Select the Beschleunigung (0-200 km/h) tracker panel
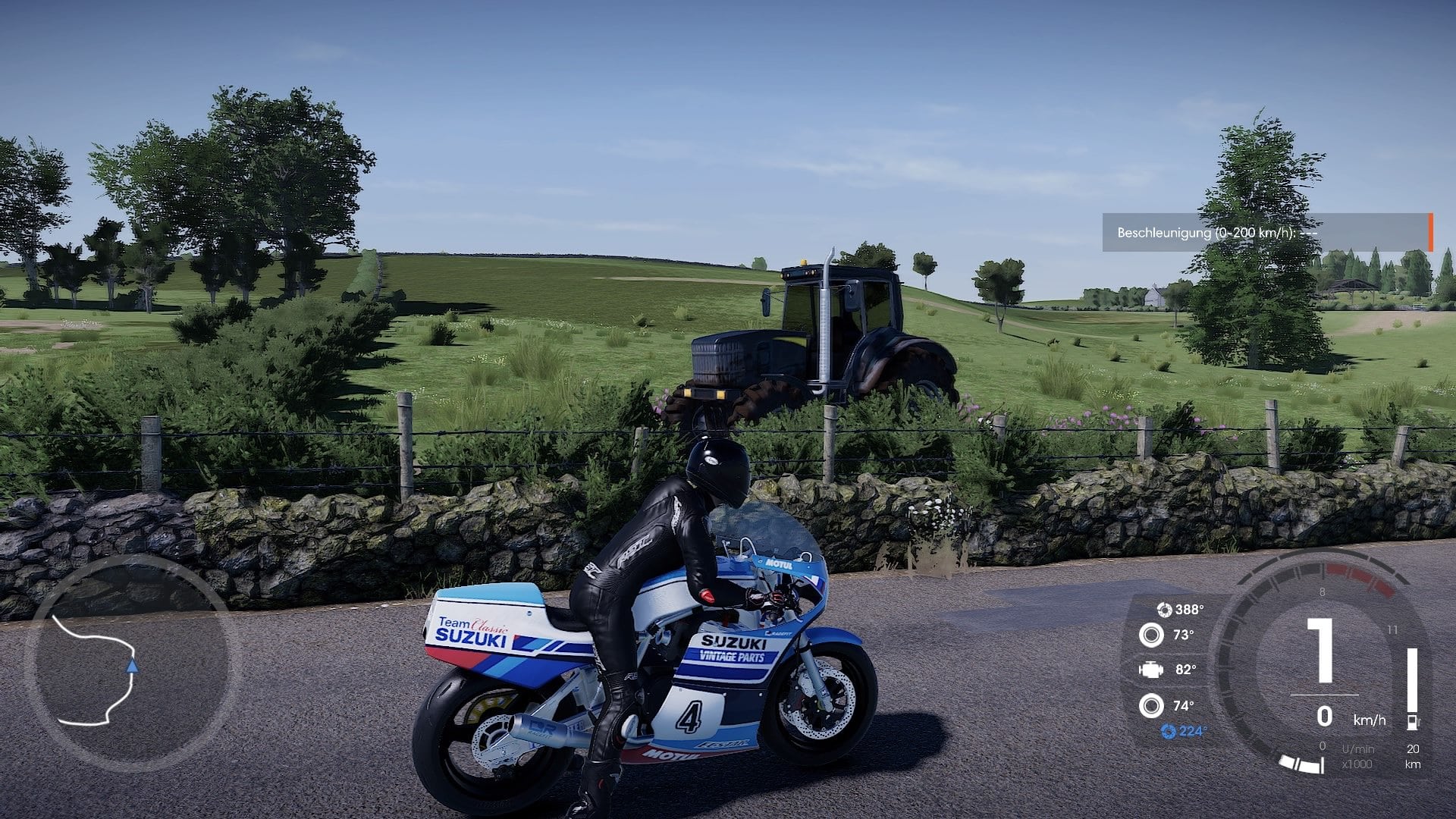This screenshot has height=819, width=1456. pyautogui.click(x=1266, y=233)
